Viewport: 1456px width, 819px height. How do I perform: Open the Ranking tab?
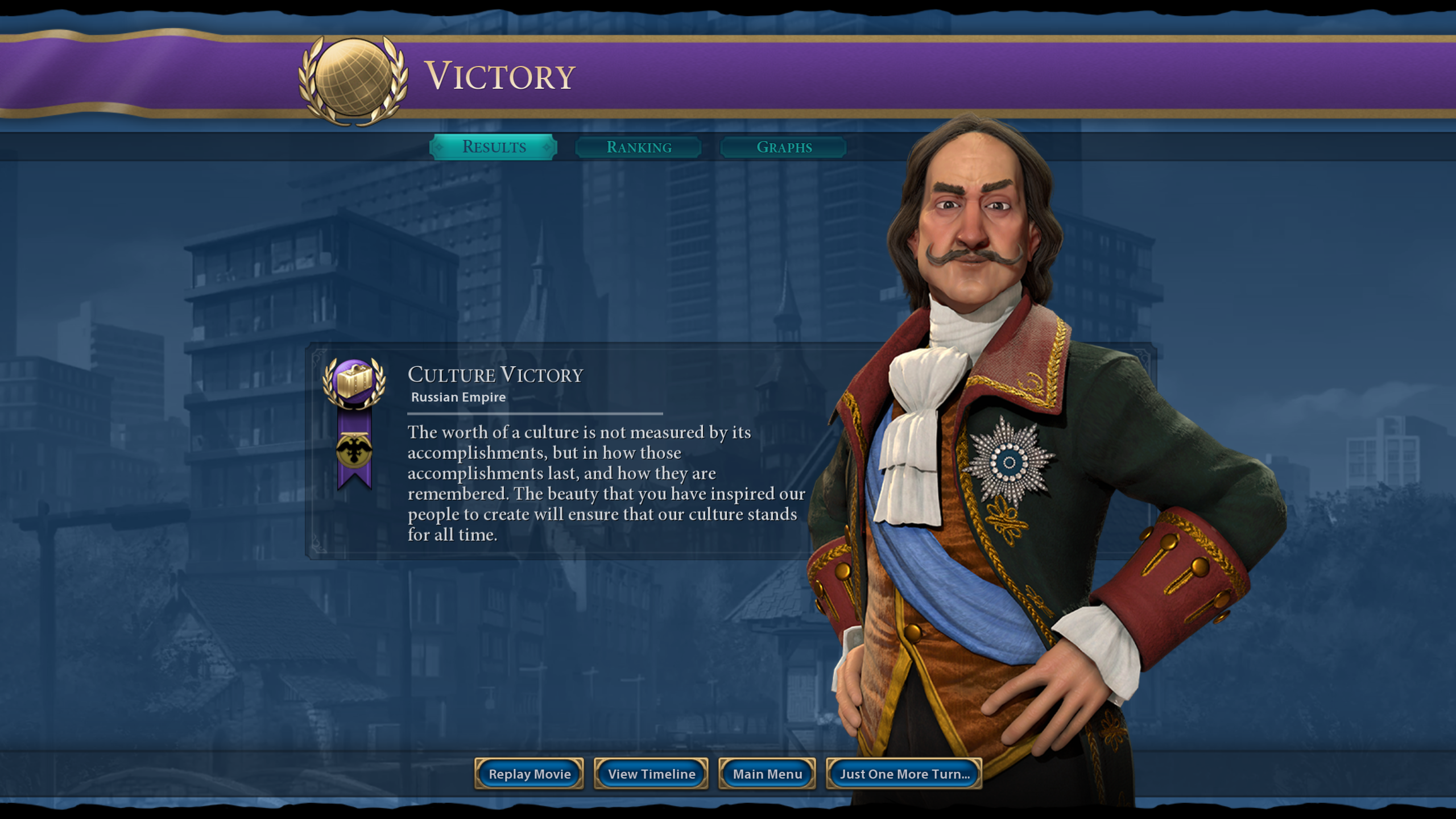coord(638,147)
